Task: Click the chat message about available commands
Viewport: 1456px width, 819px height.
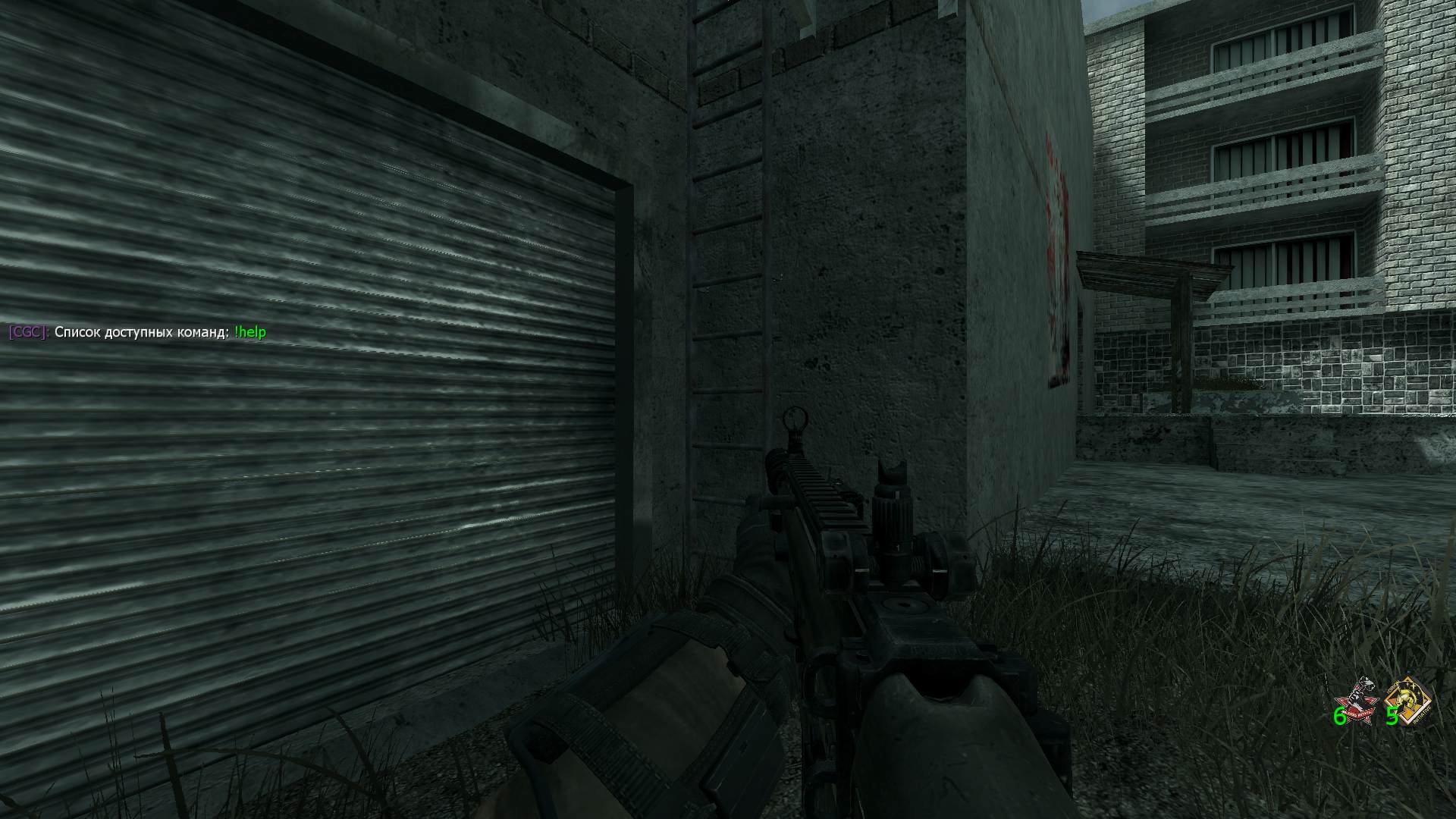Action: 136,331
